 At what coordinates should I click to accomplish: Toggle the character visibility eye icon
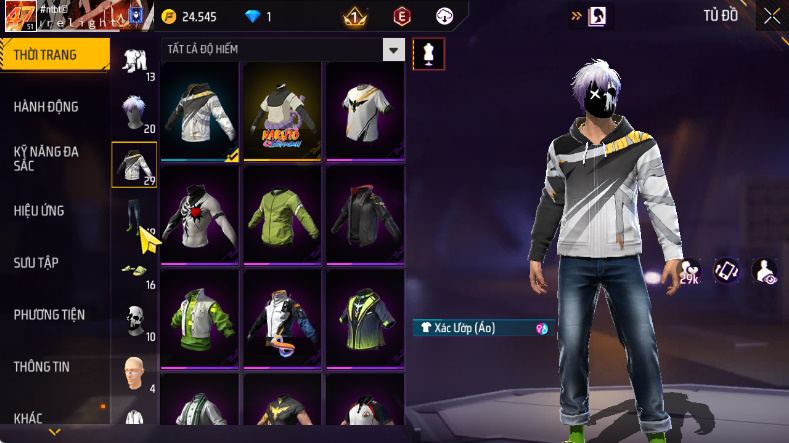pyautogui.click(x=765, y=271)
